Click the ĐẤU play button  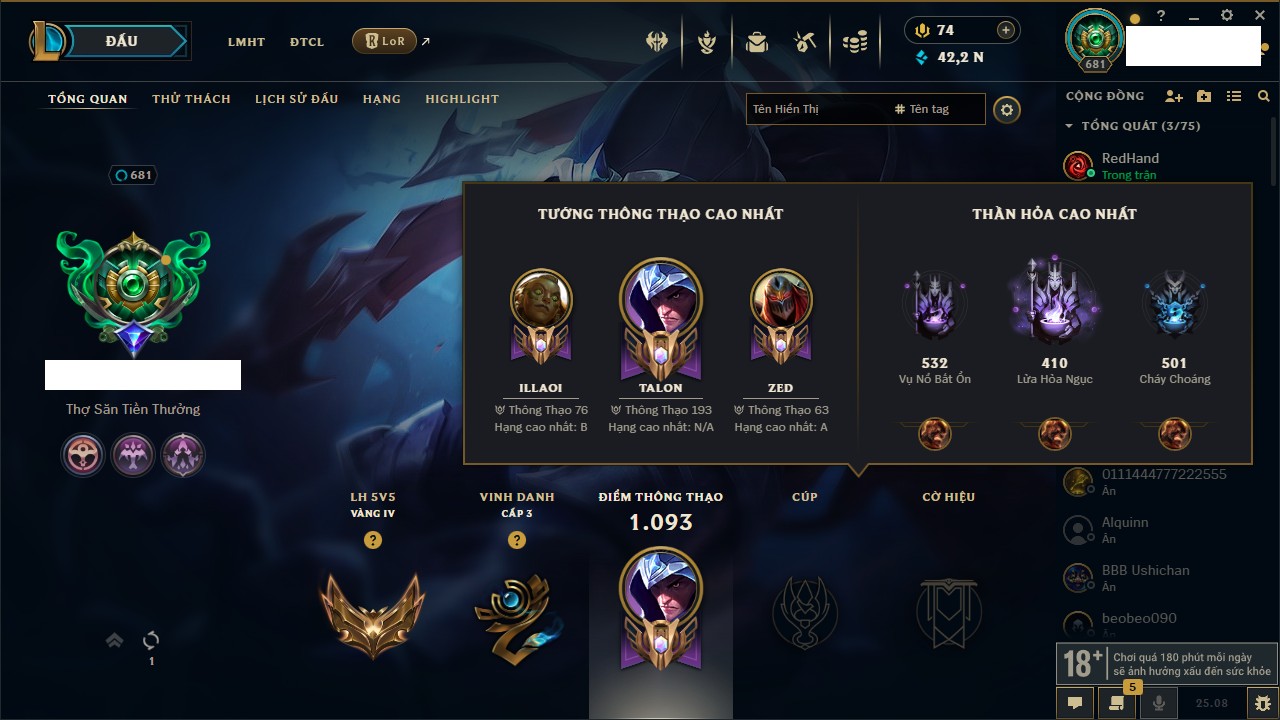pos(121,41)
